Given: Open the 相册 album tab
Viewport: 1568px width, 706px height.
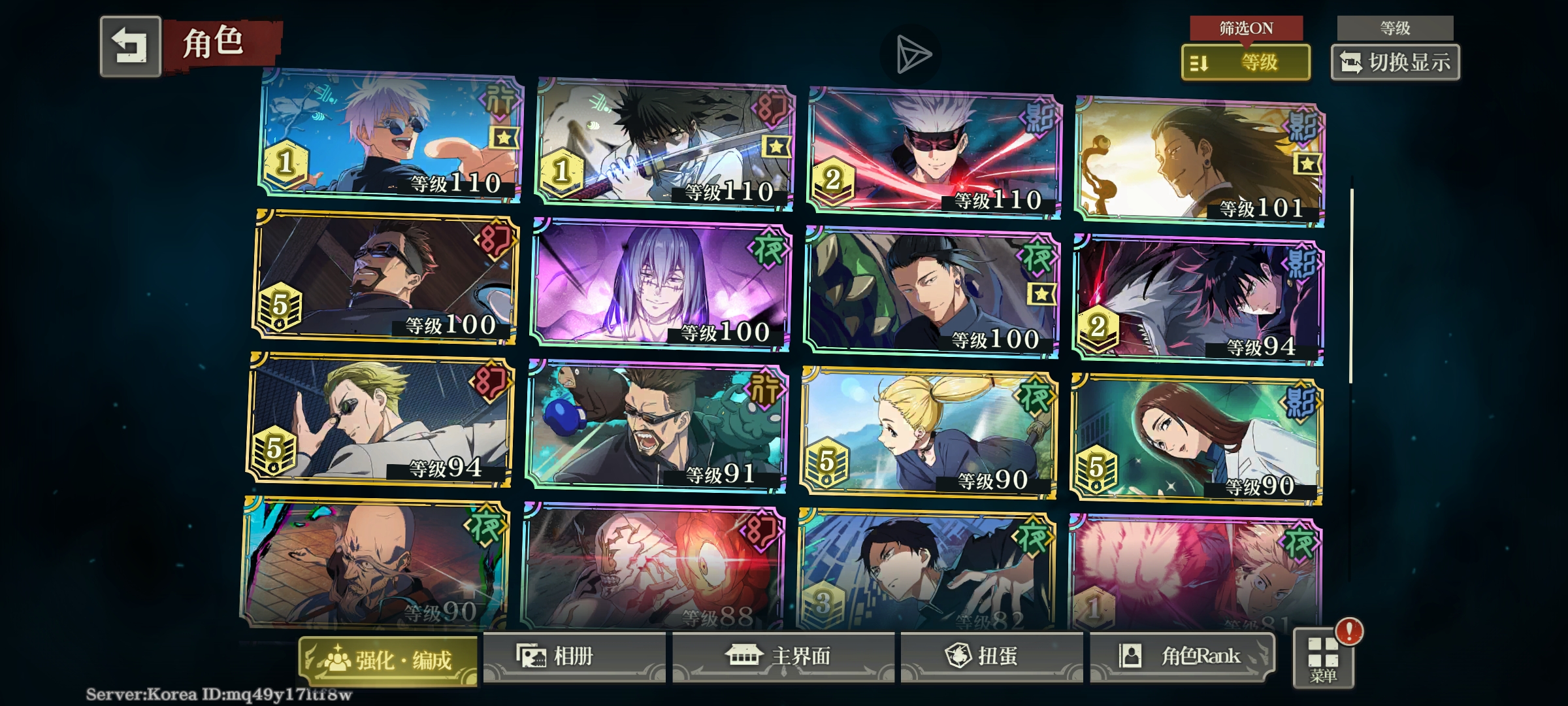Looking at the screenshot, I should pyautogui.click(x=574, y=656).
